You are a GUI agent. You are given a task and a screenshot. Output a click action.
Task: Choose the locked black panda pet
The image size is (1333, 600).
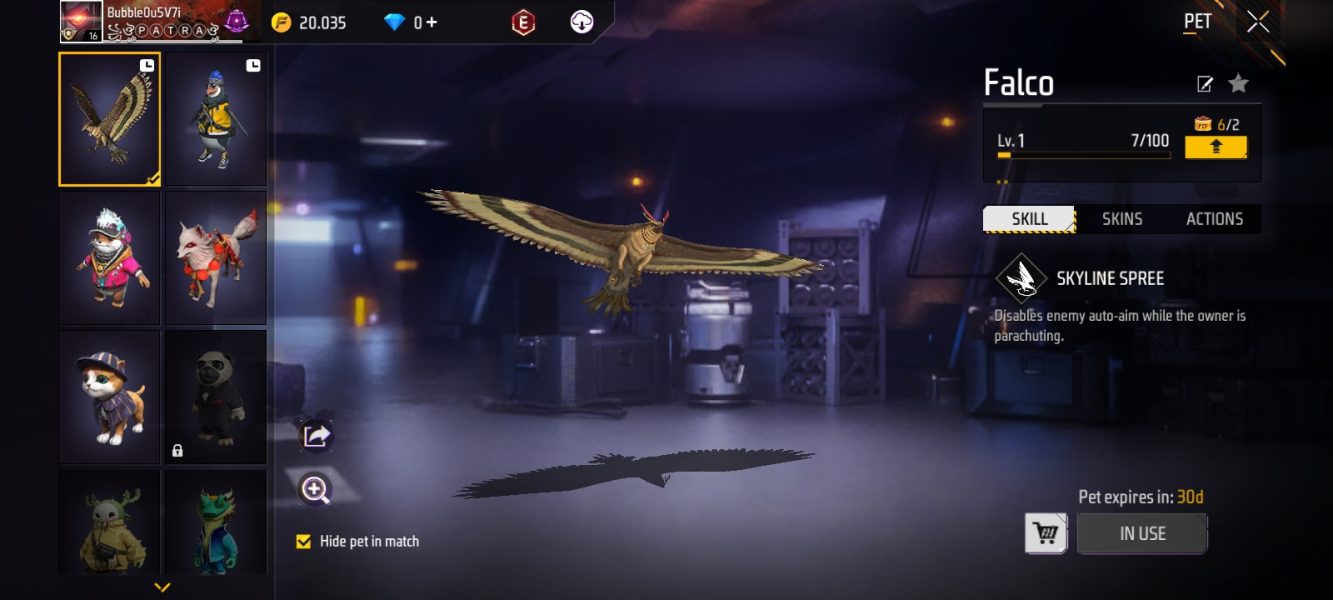point(216,397)
